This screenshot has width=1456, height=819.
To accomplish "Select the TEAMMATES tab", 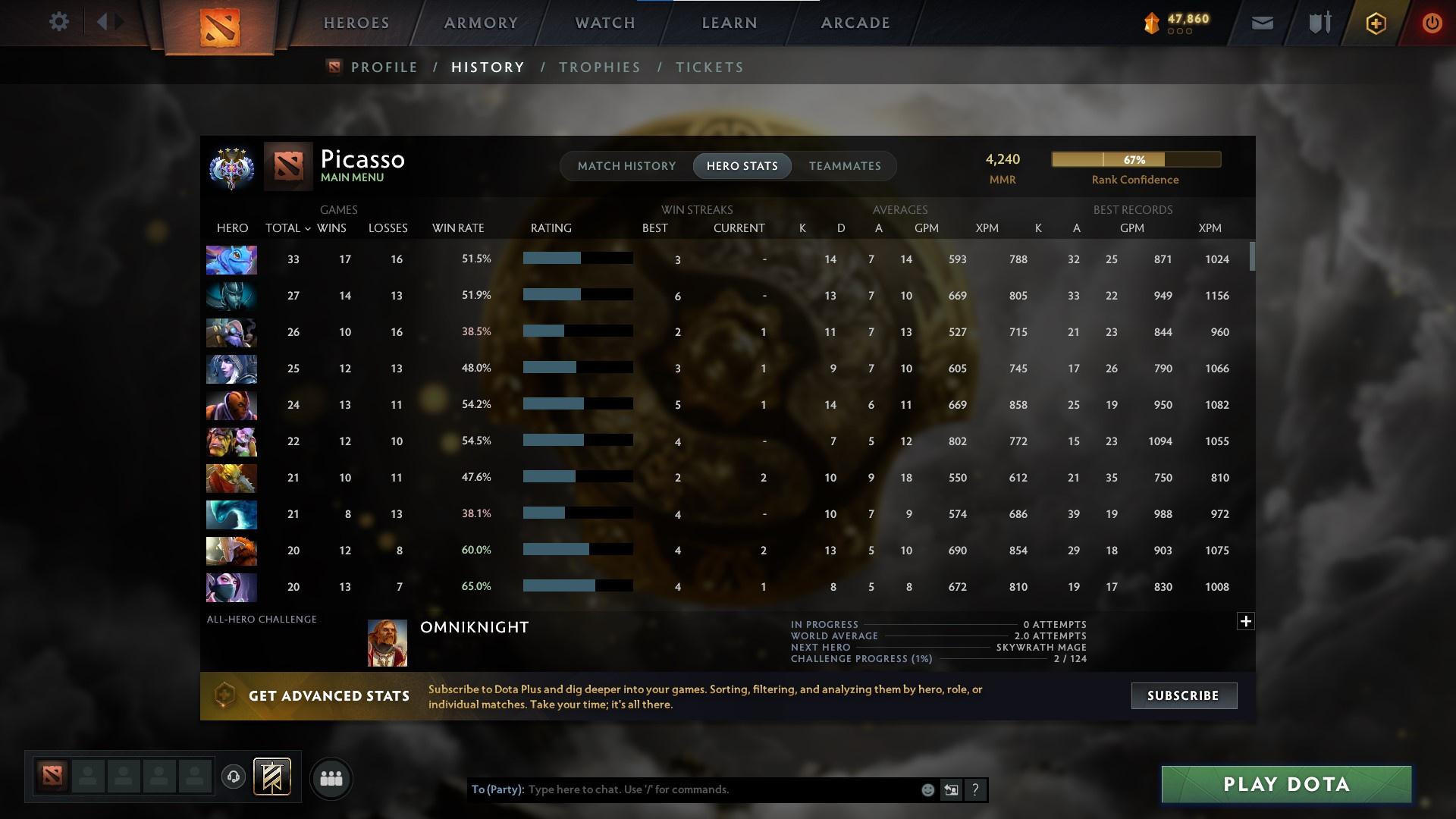I will point(845,165).
